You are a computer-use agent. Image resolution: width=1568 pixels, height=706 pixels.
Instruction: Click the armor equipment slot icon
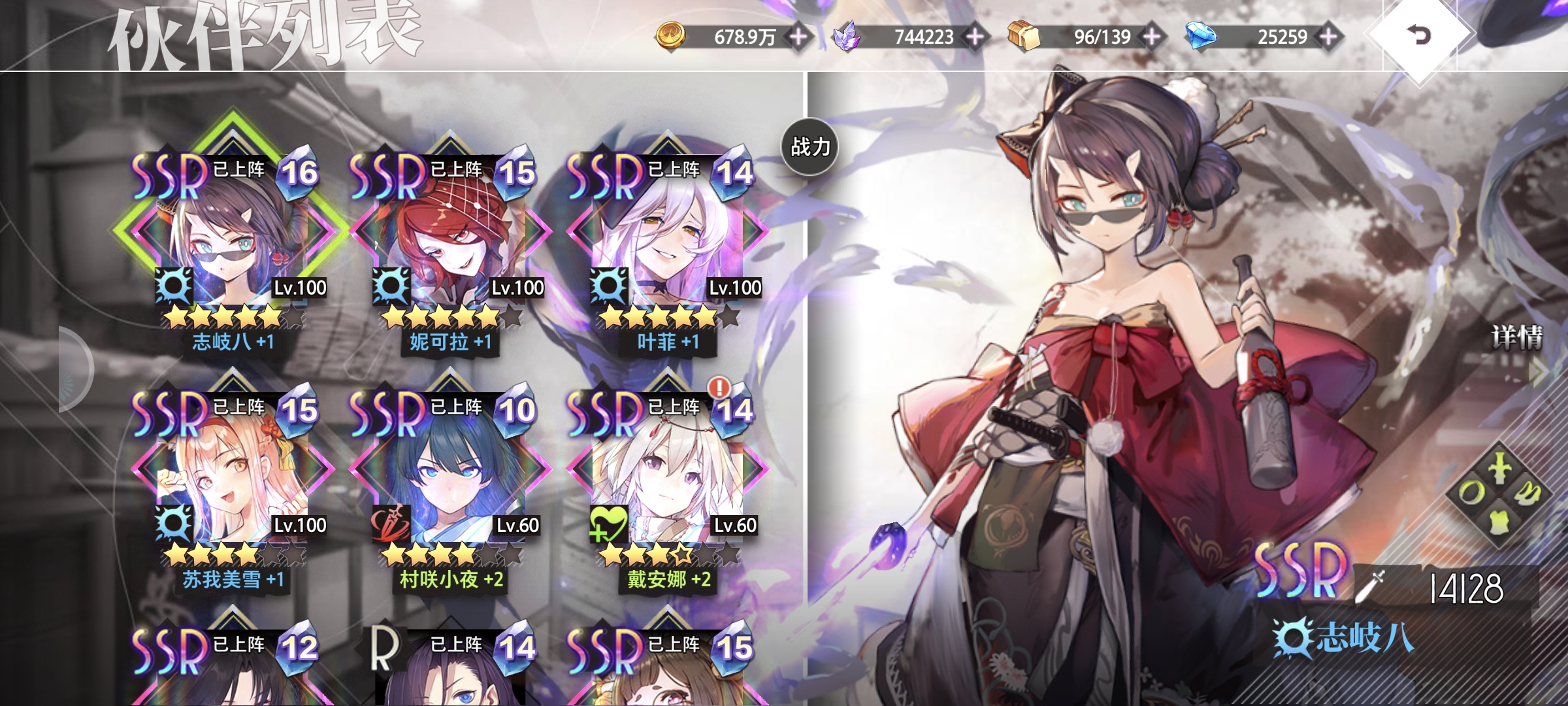[1500, 522]
